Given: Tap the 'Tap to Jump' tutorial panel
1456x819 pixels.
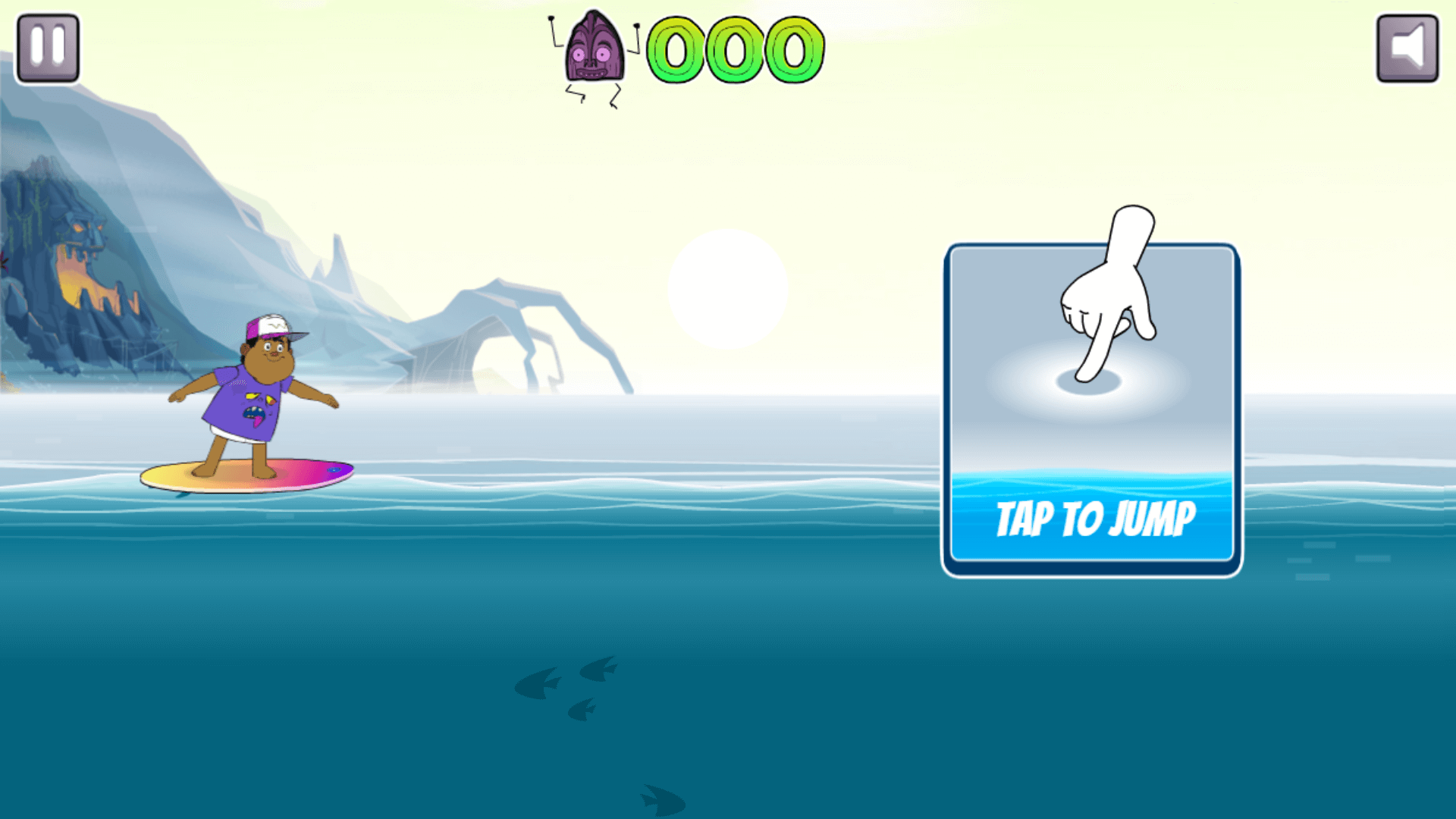Looking at the screenshot, I should coord(1091,409).
